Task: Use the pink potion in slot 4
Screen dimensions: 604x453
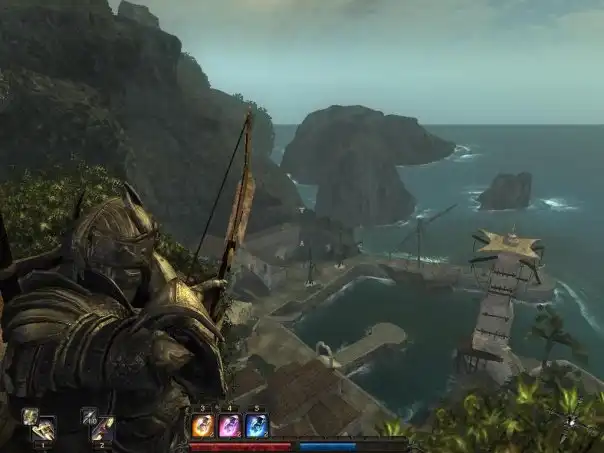Action: [230, 426]
